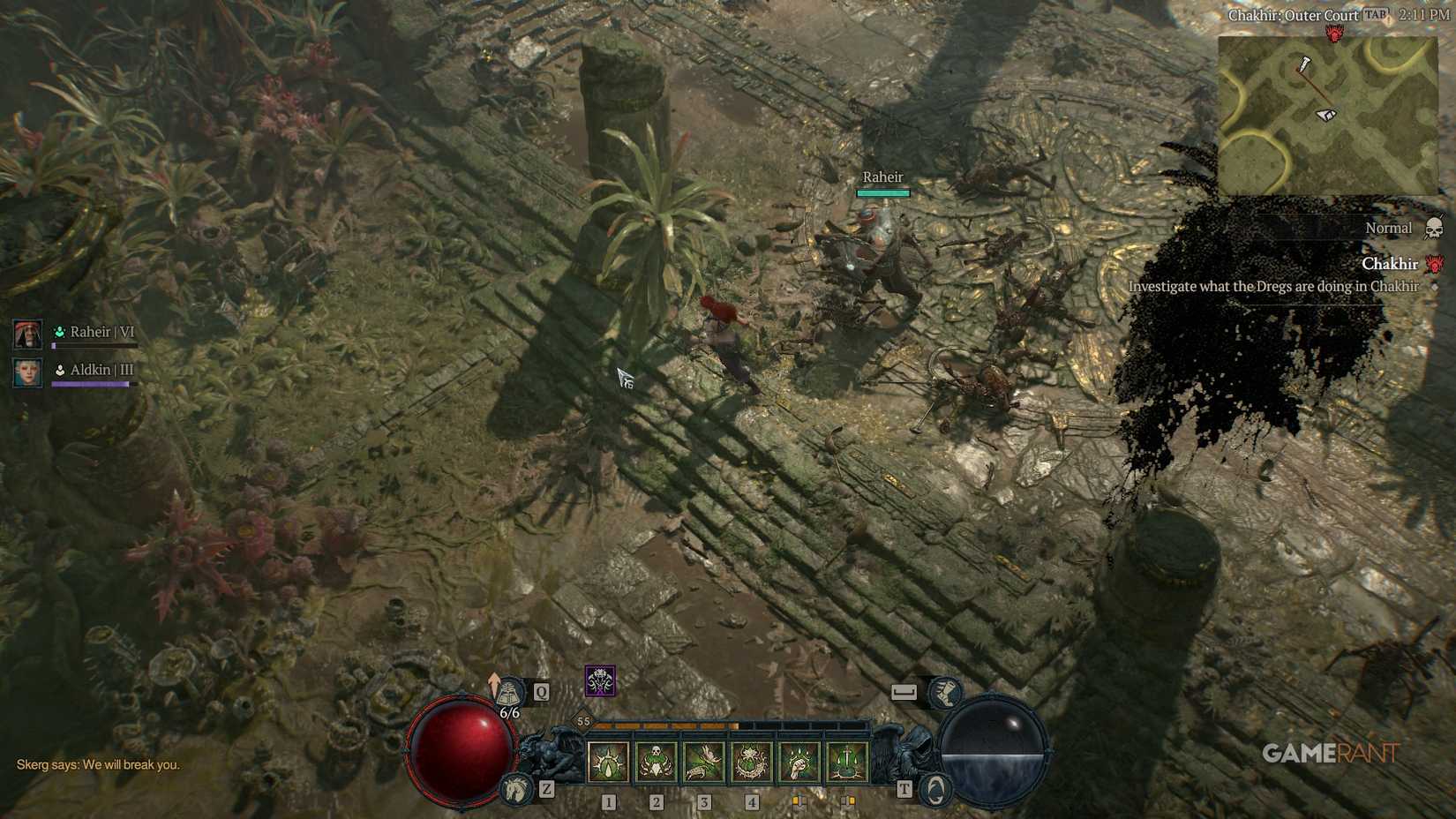Activate the skull skill in slot 2
The image size is (1456, 819).
(x=656, y=762)
